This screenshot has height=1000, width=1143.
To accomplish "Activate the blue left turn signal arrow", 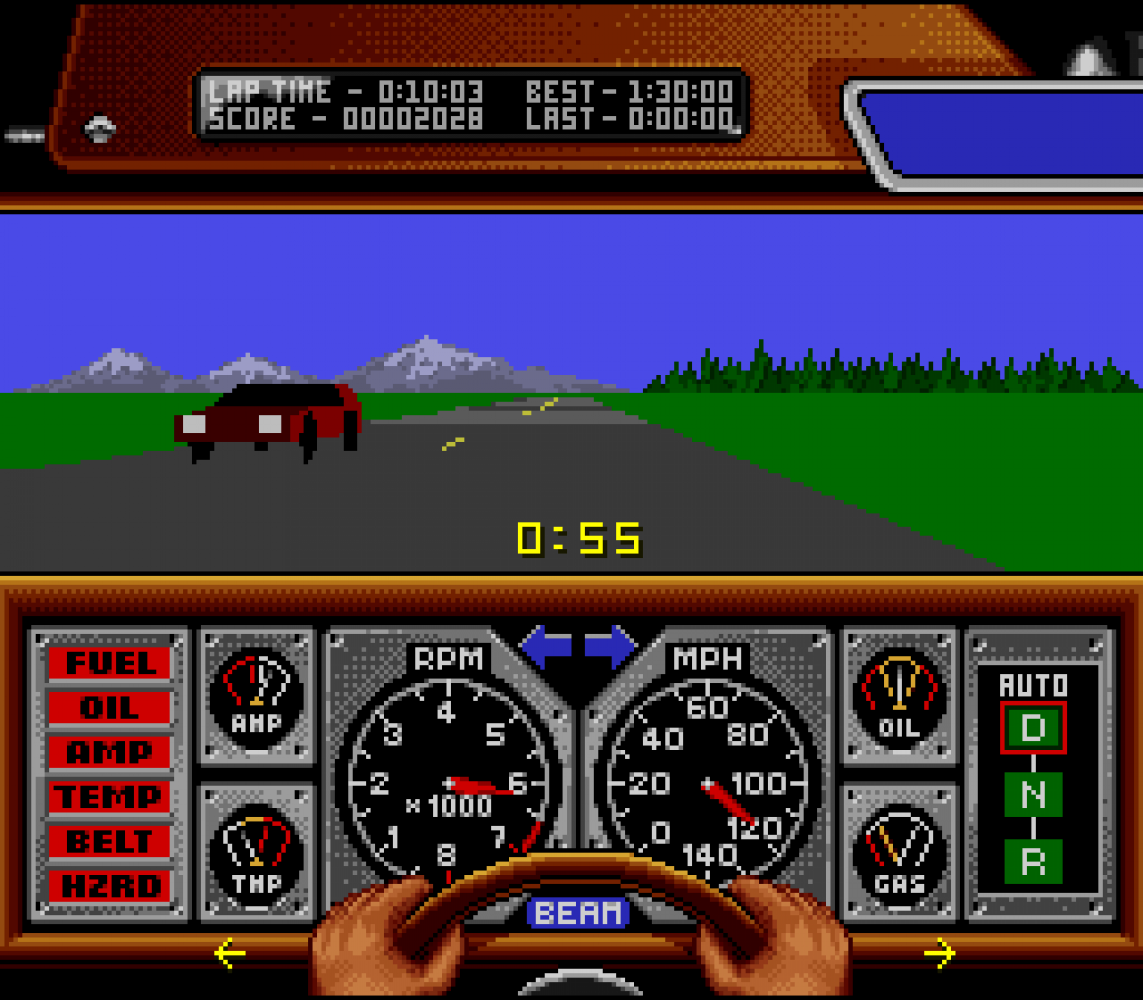I will coord(546,646).
